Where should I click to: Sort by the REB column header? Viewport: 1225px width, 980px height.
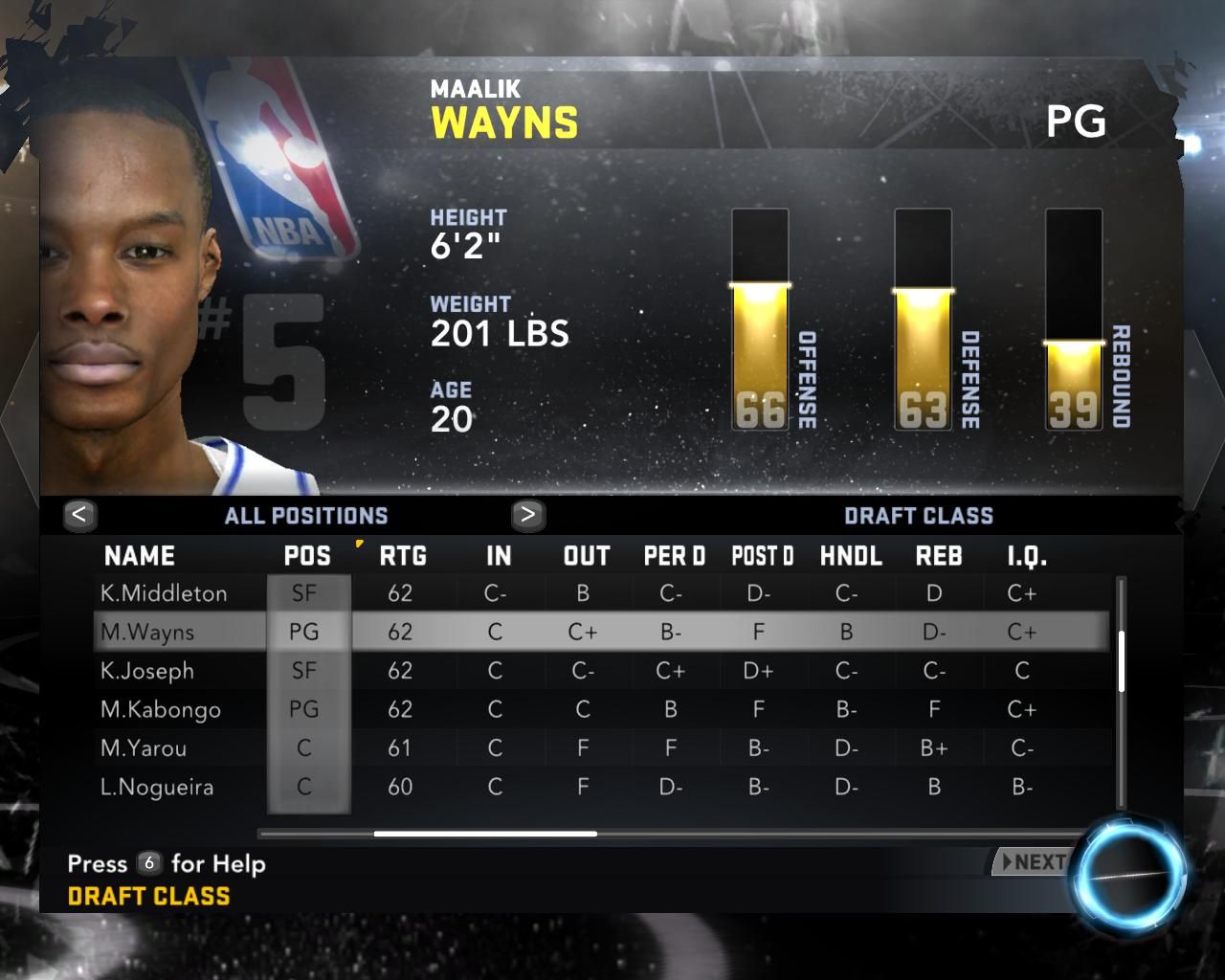[939, 556]
